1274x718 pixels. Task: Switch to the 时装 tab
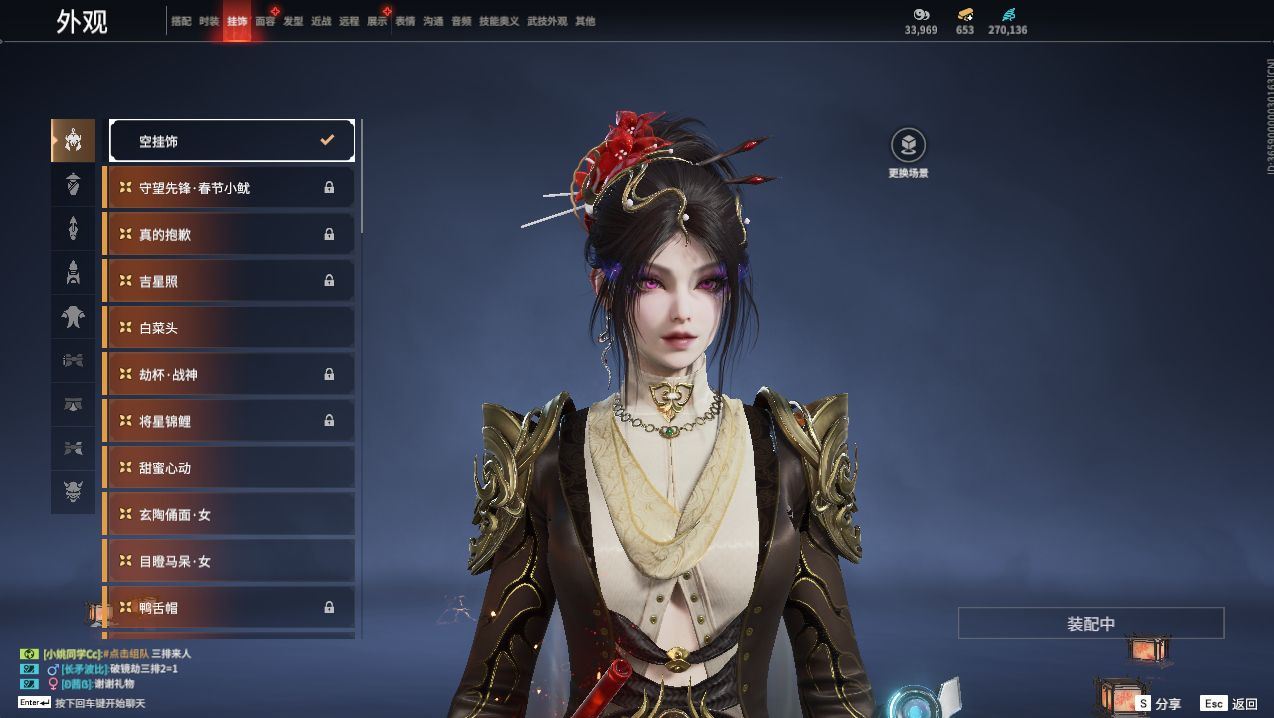(x=209, y=21)
